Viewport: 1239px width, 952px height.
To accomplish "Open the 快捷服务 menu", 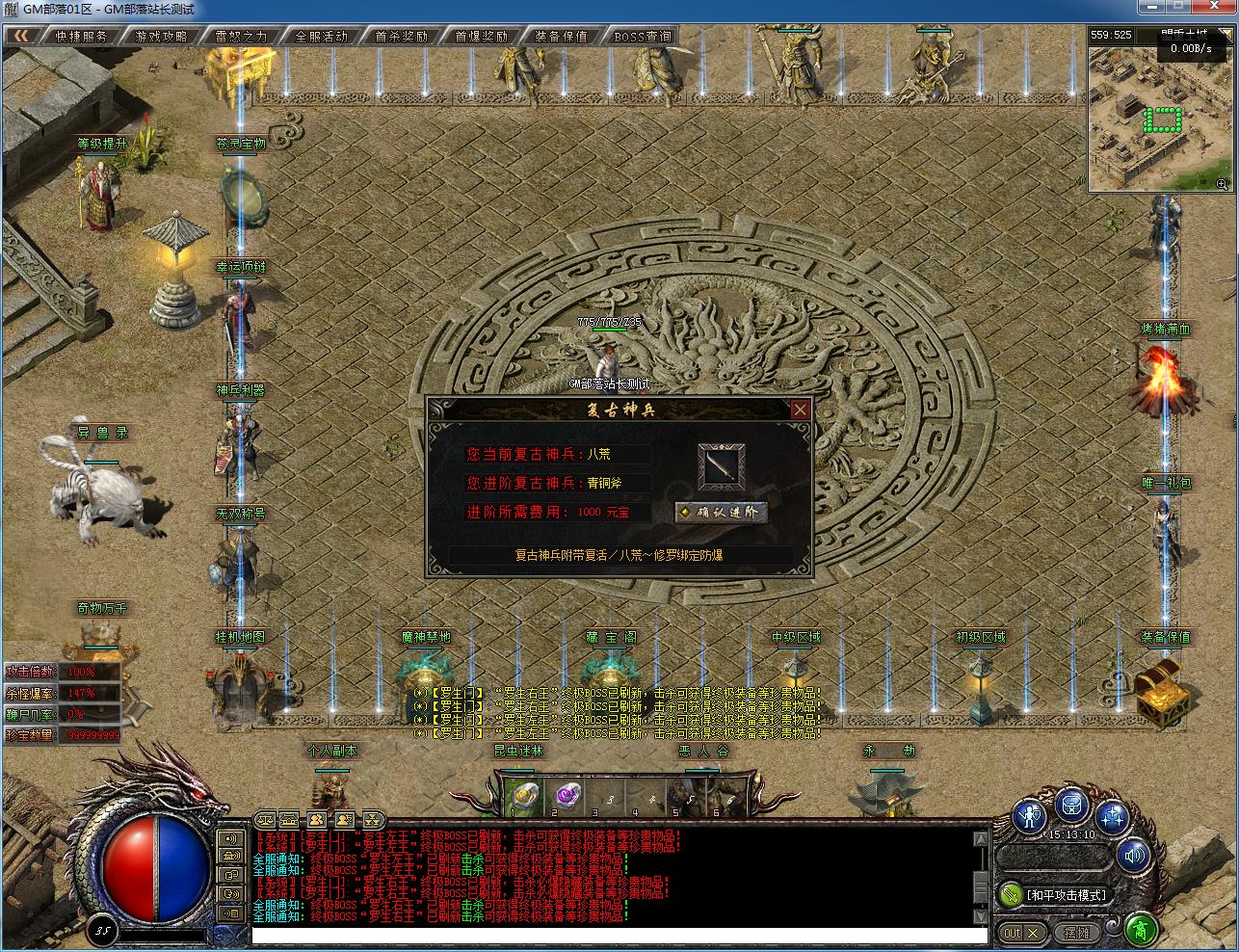I will tap(81, 37).
